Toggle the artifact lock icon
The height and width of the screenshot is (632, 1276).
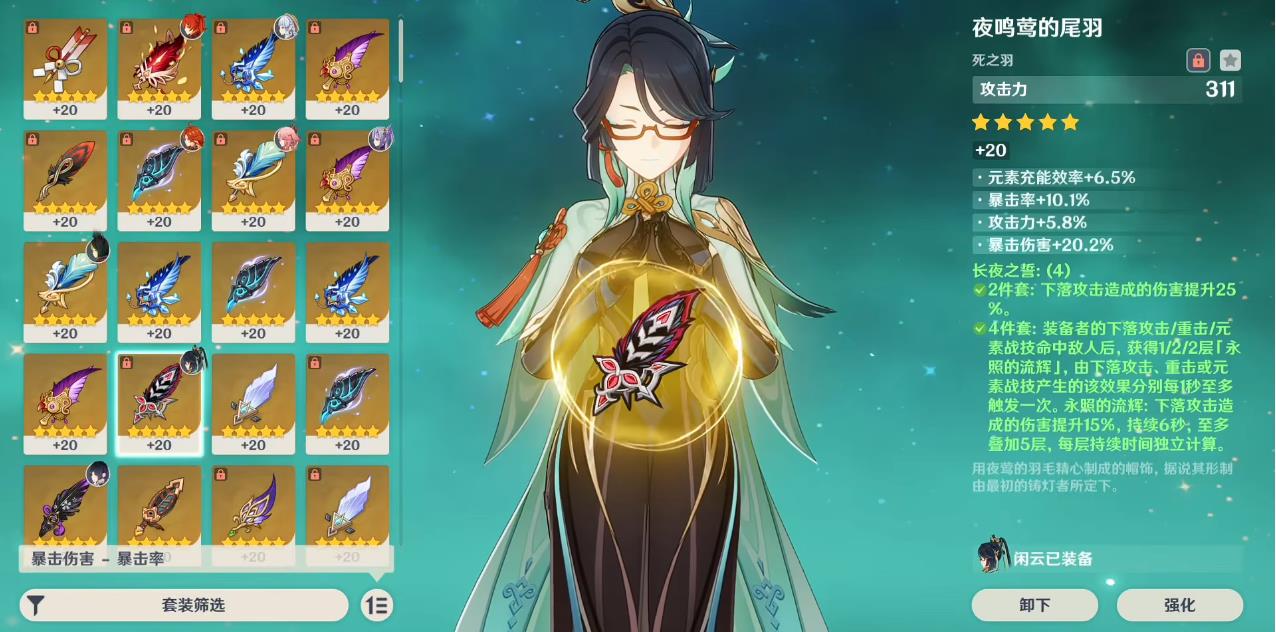pyautogui.click(x=1198, y=60)
